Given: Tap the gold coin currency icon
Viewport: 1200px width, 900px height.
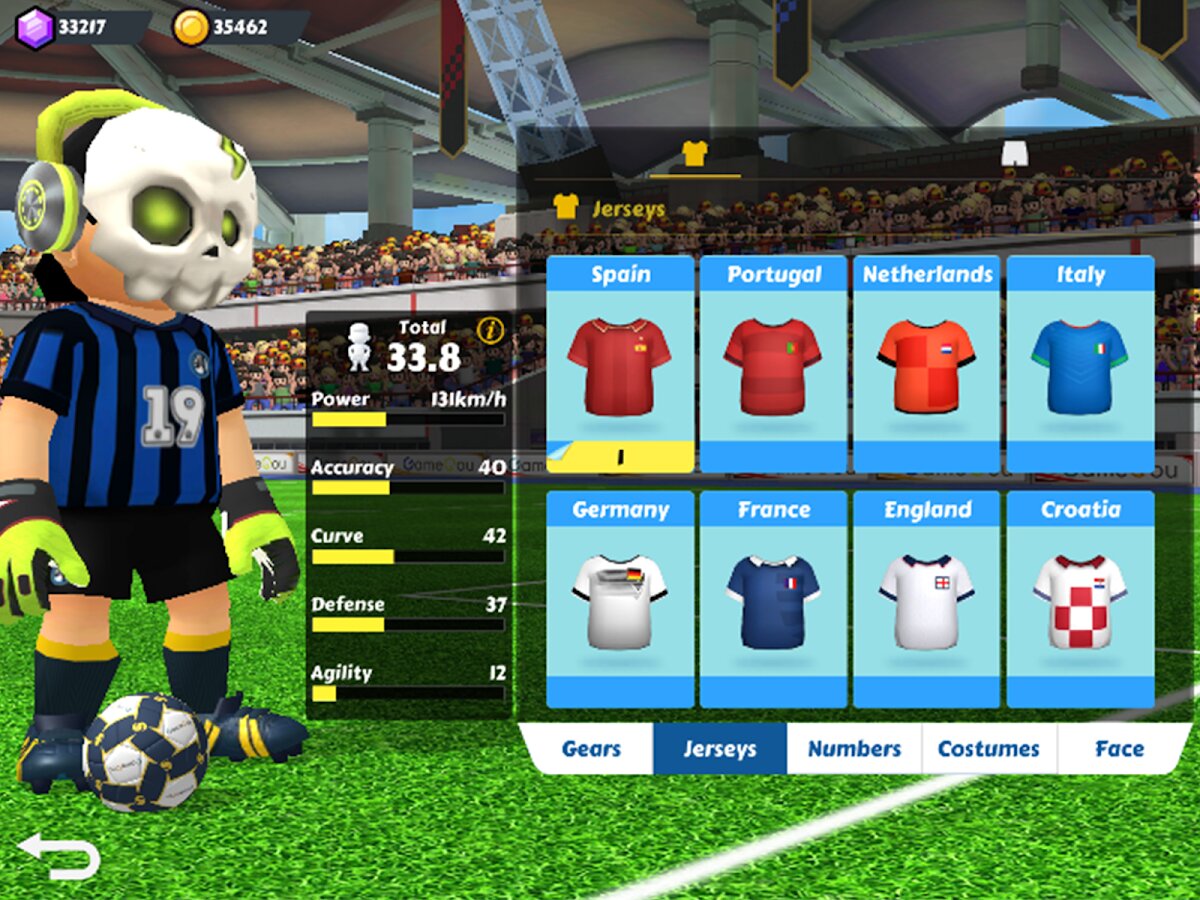Looking at the screenshot, I should [x=190, y=27].
